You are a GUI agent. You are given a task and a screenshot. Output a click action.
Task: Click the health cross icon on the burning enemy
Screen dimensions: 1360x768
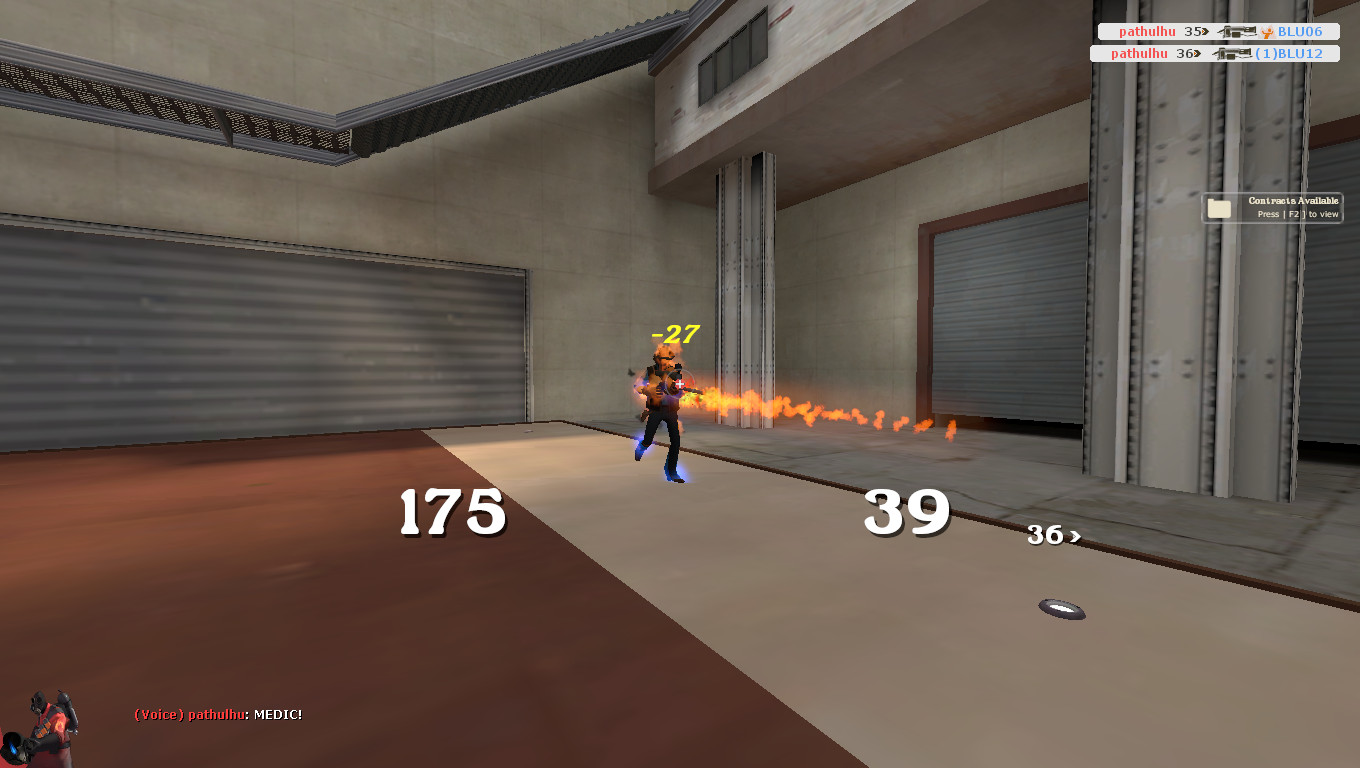(679, 383)
